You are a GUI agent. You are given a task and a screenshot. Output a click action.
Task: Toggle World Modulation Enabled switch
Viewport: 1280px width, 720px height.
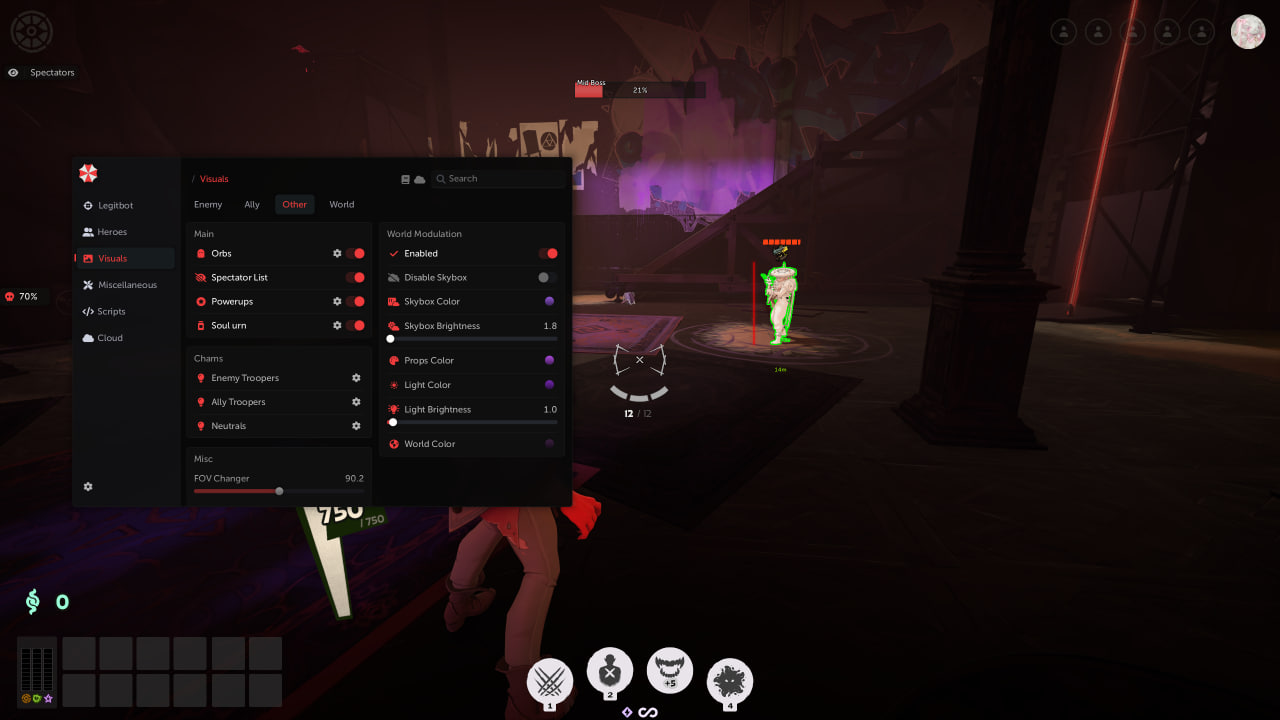click(x=547, y=254)
